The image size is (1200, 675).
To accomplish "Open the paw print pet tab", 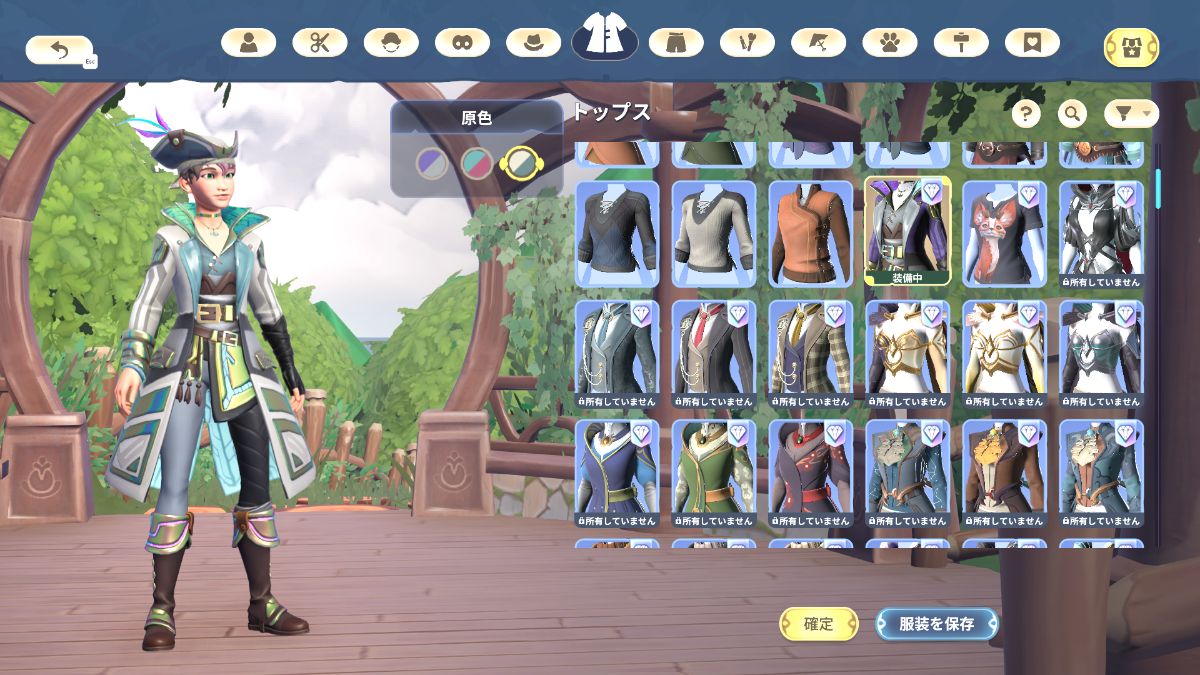I will point(890,43).
